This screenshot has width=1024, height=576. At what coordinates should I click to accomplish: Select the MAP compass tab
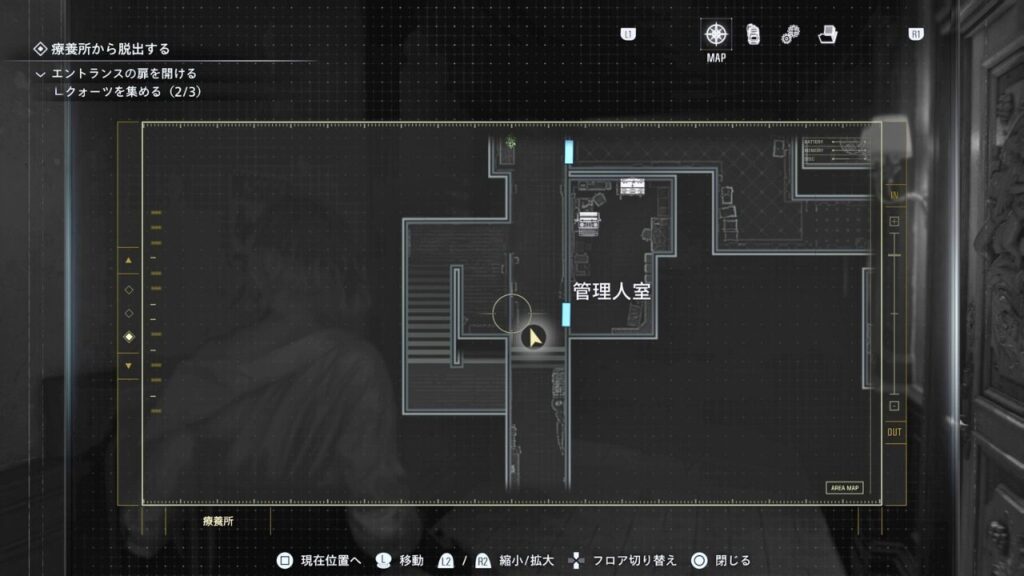pos(716,34)
